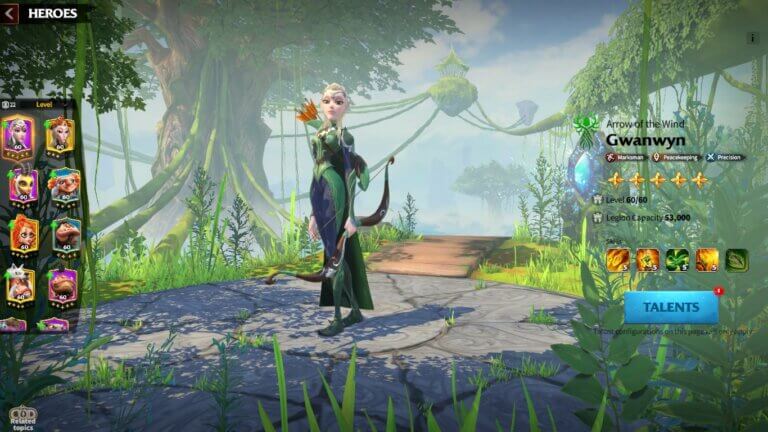Open the info button at top right
768x432 pixels.
753,38
